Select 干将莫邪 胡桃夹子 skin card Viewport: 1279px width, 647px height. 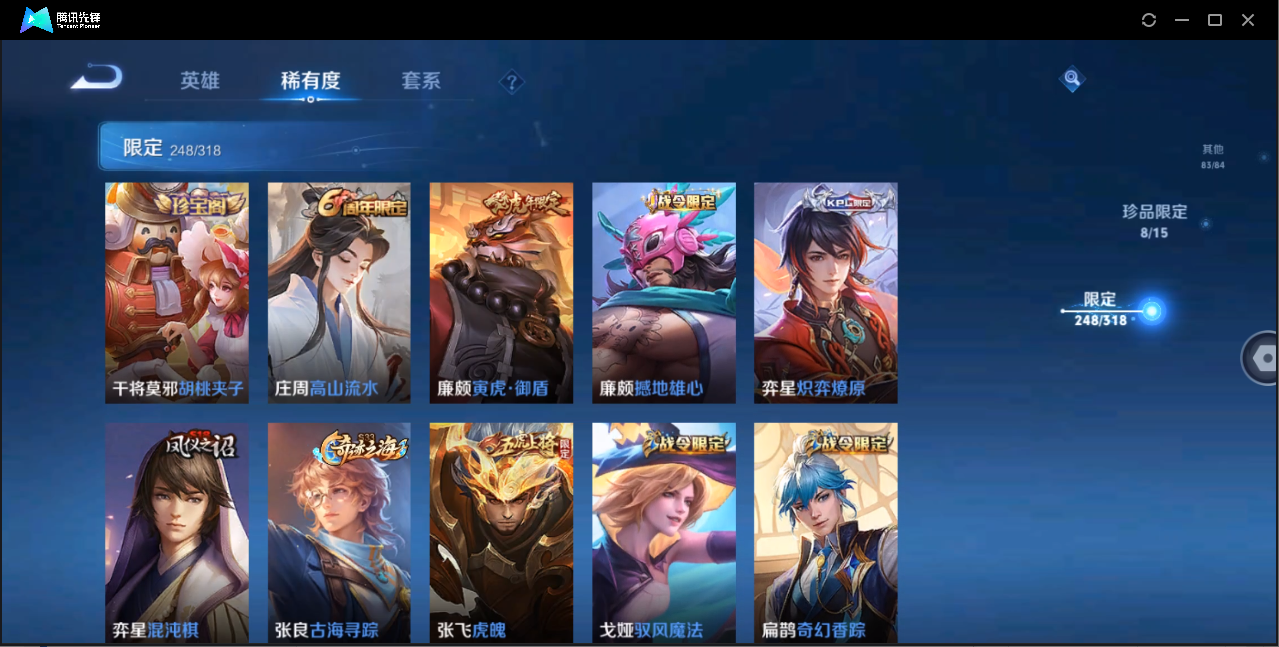pos(177,293)
